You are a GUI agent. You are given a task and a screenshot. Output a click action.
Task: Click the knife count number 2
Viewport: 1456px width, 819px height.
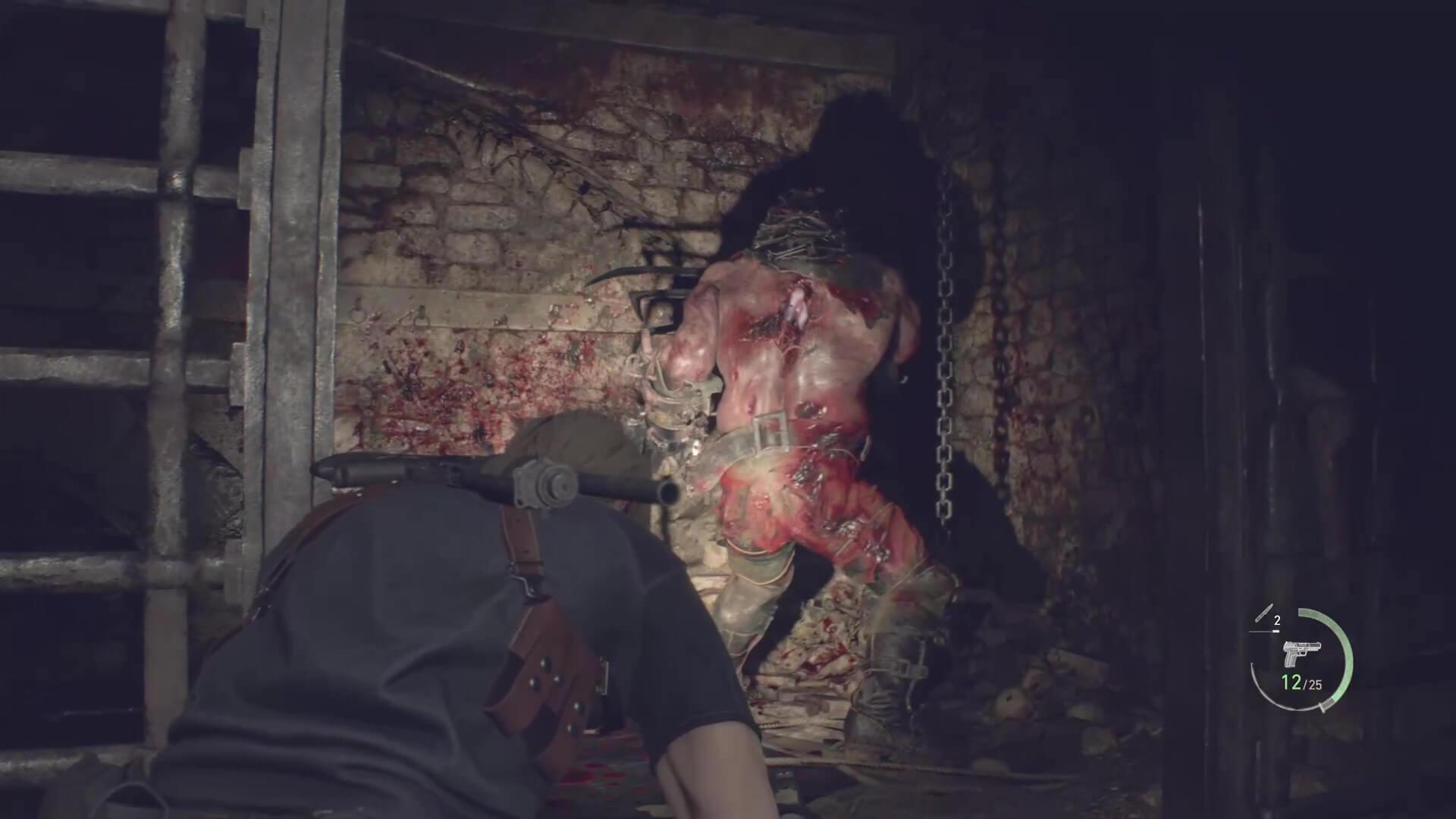[1277, 620]
